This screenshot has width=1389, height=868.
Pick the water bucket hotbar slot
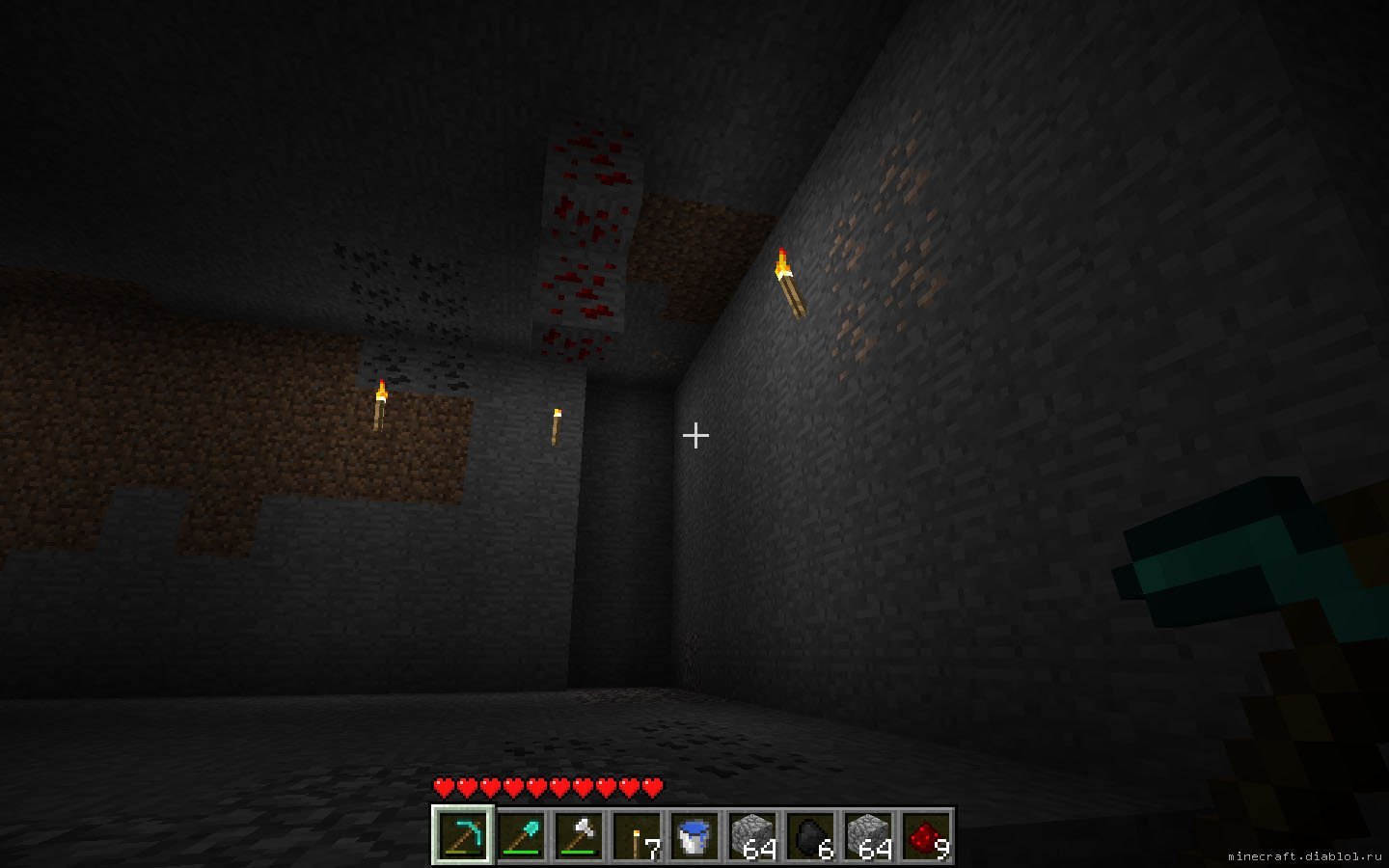coord(694,835)
